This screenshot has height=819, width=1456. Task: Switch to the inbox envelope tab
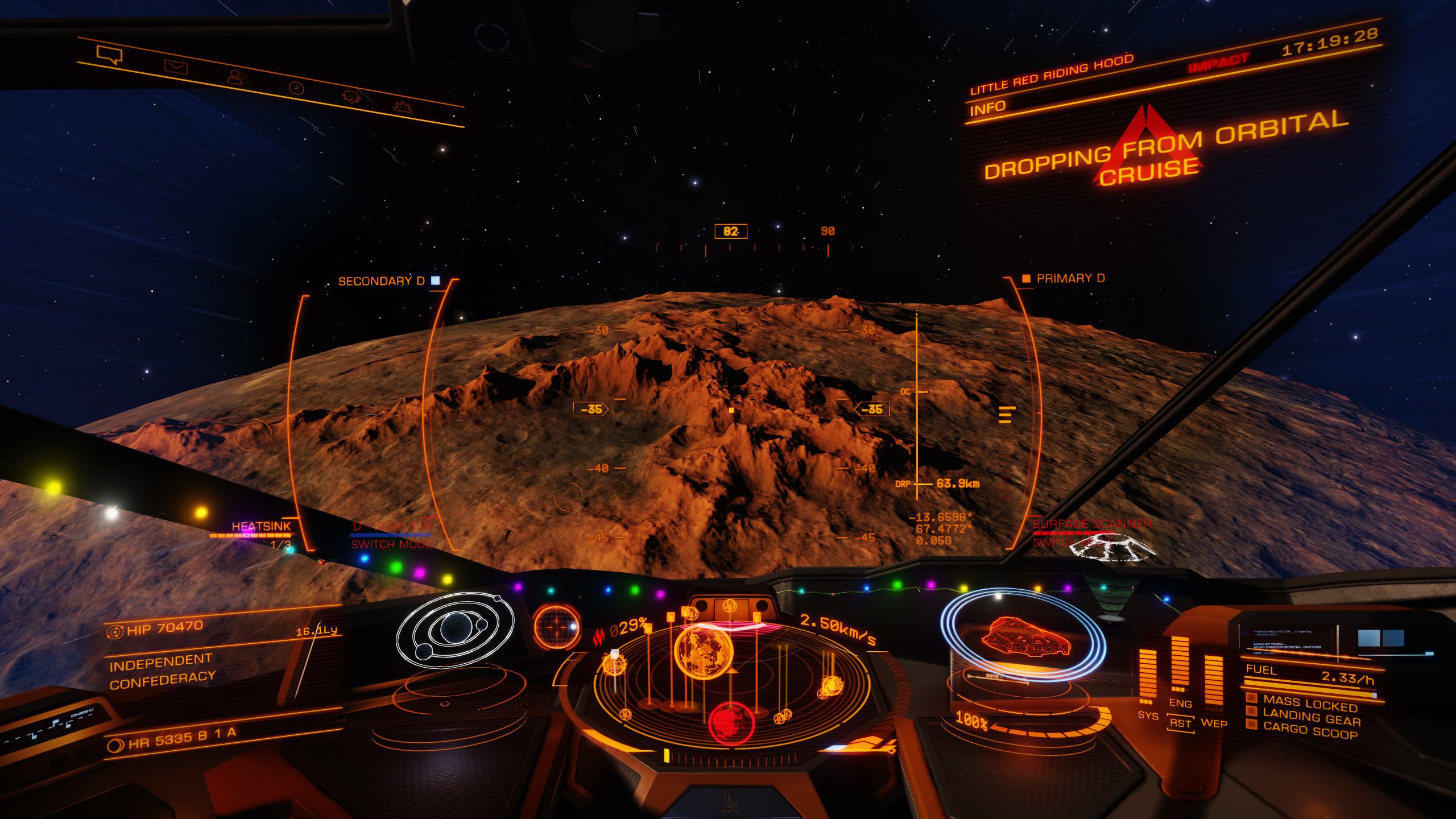click(x=176, y=67)
